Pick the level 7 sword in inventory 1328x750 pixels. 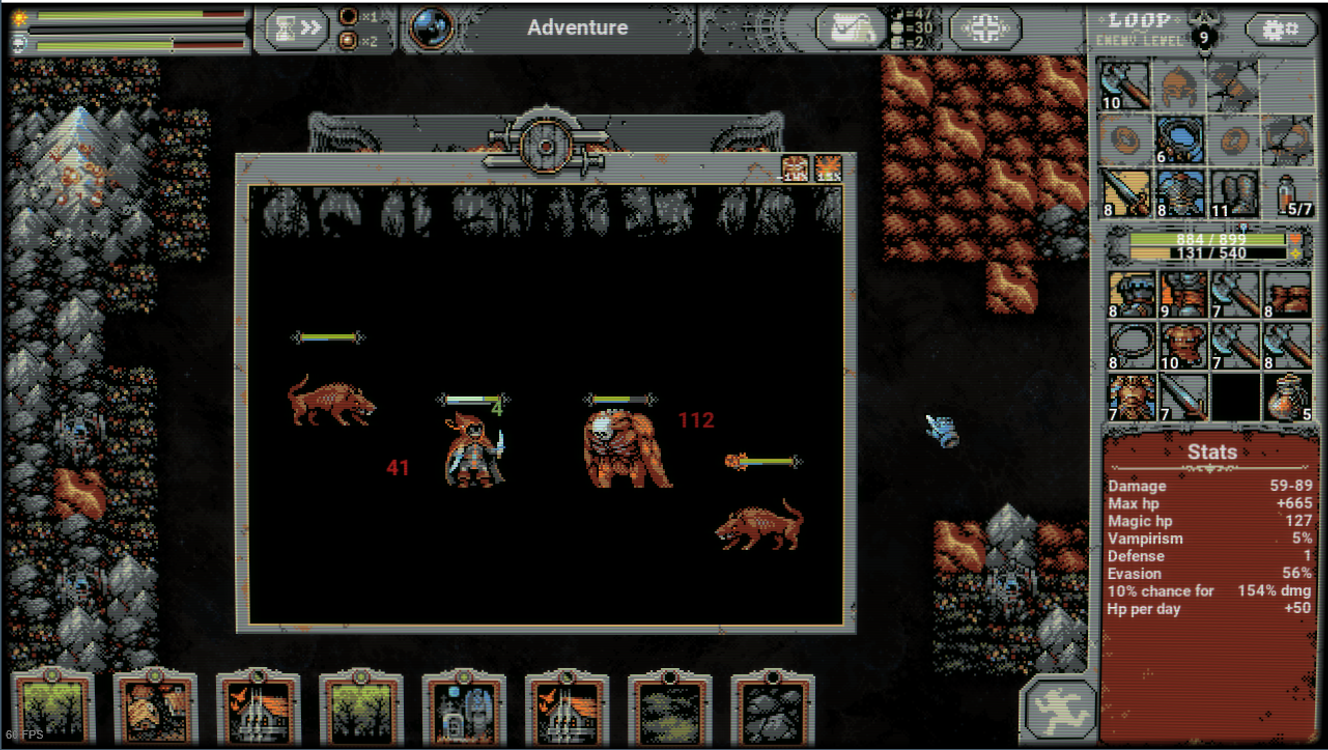pyautogui.click(x=1181, y=396)
